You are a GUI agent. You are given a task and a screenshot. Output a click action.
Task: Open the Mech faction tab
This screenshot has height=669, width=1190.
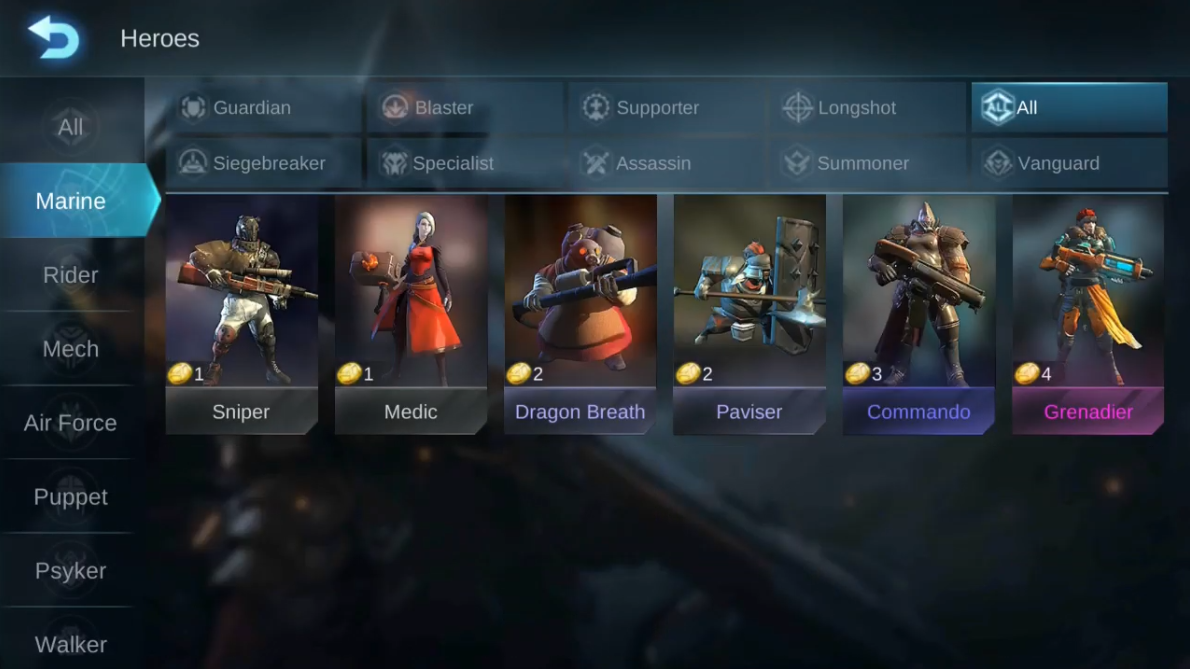[x=70, y=349]
